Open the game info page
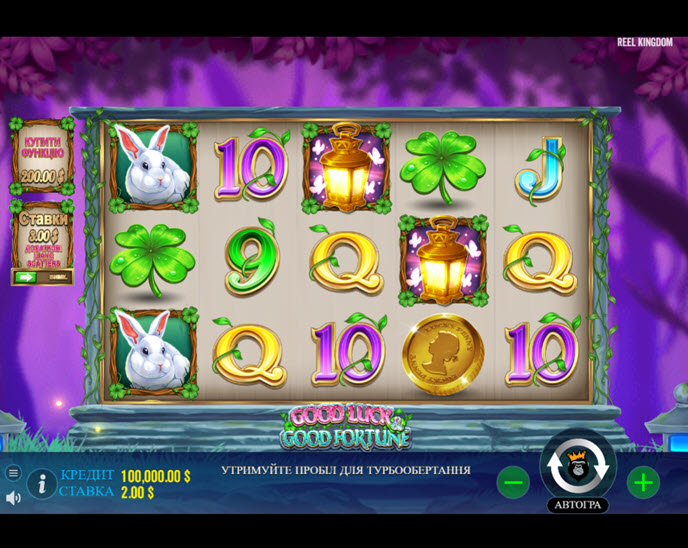The height and width of the screenshot is (548, 688). [x=41, y=484]
